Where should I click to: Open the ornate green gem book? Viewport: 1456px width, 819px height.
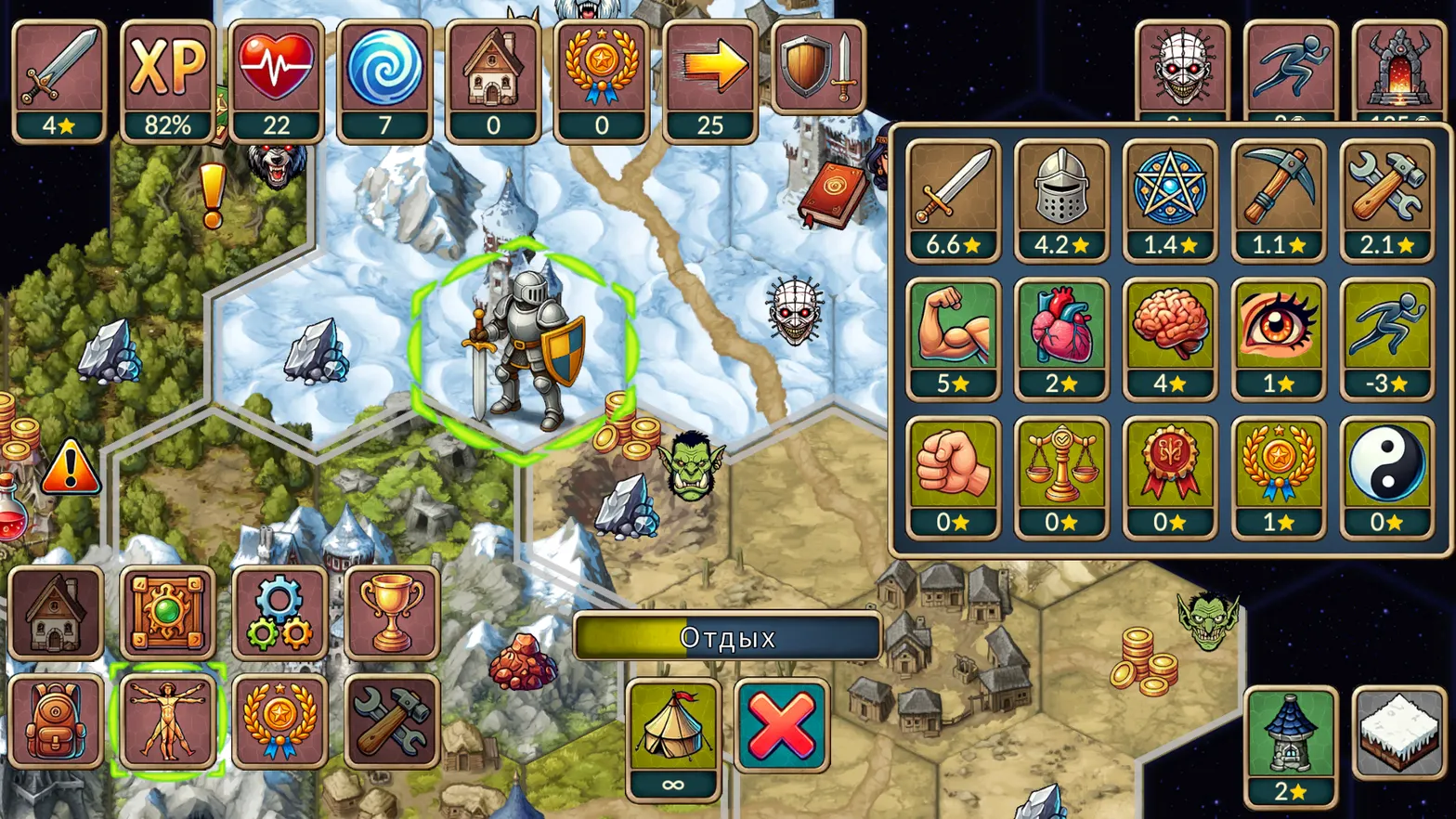pyautogui.click(x=167, y=613)
